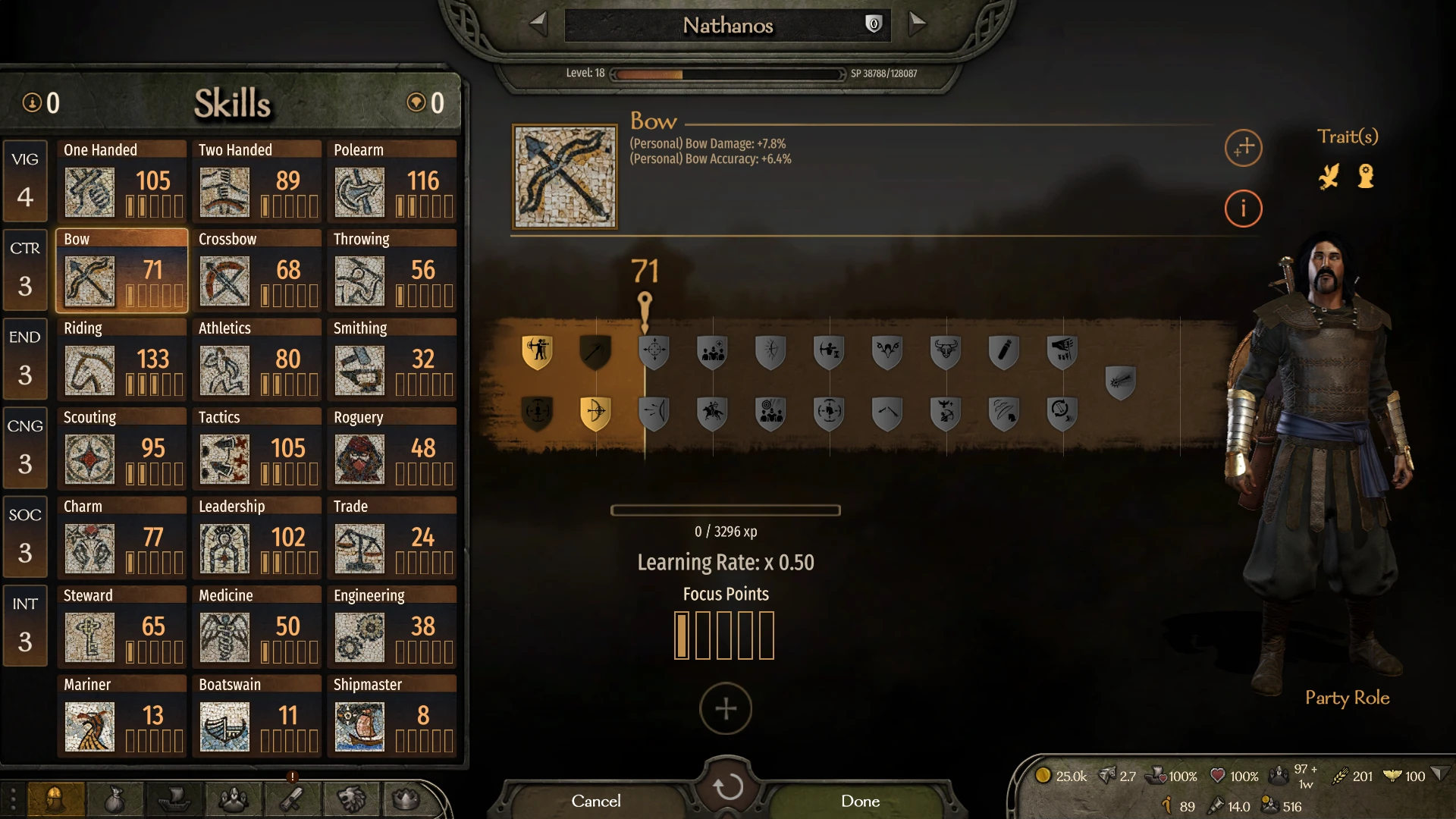Open the clan lion icon
This screenshot has width=1456, height=819.
tap(350, 799)
